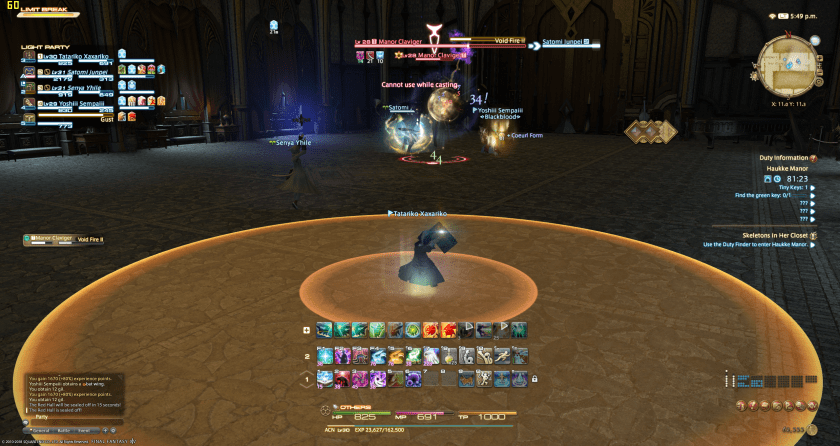Viewport: 840px width, 446px height.
Task: Click the plus icon beside the top hotbar
Action: click(x=306, y=330)
